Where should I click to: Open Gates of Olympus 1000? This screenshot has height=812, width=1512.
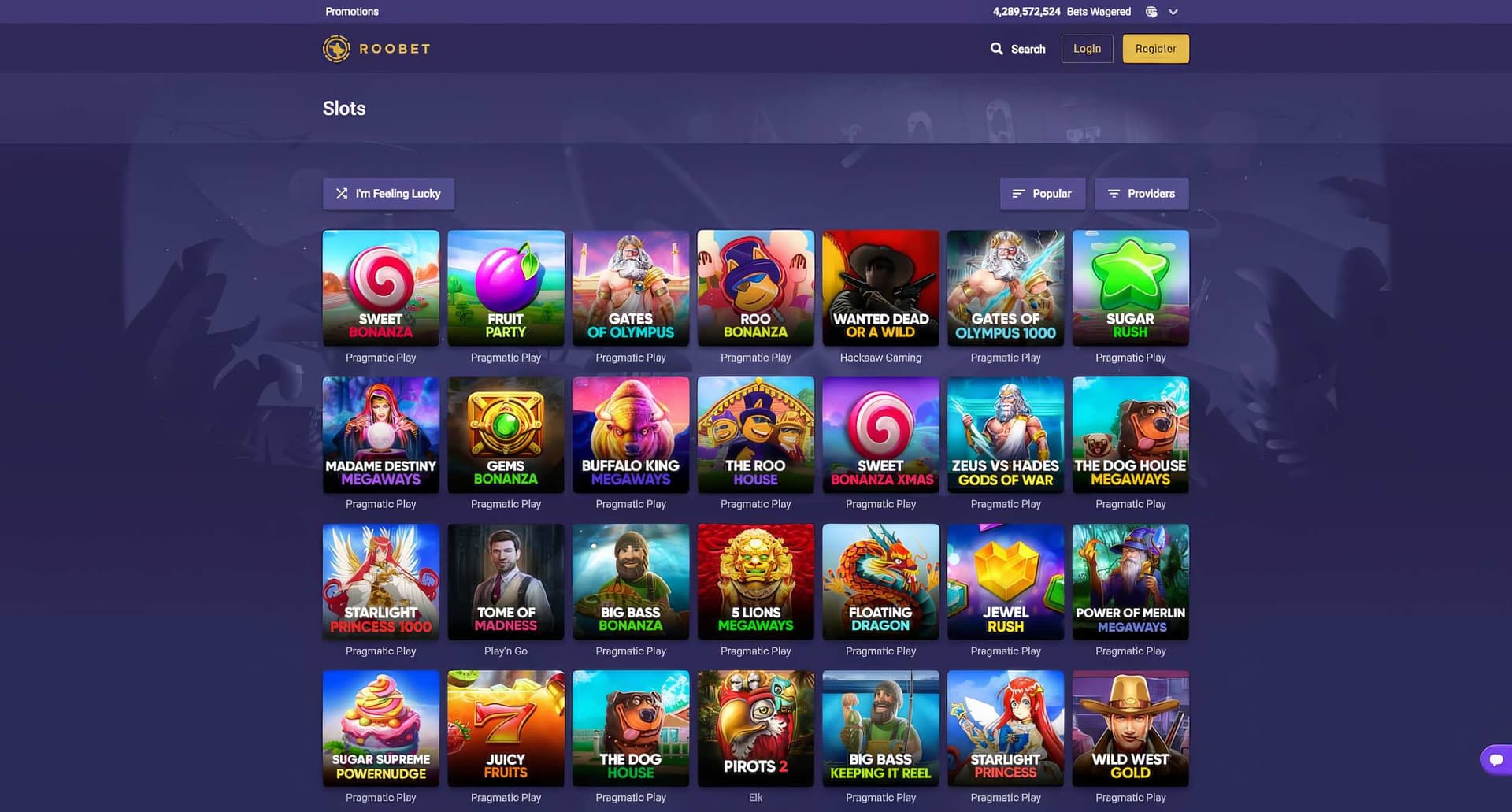pos(1006,287)
